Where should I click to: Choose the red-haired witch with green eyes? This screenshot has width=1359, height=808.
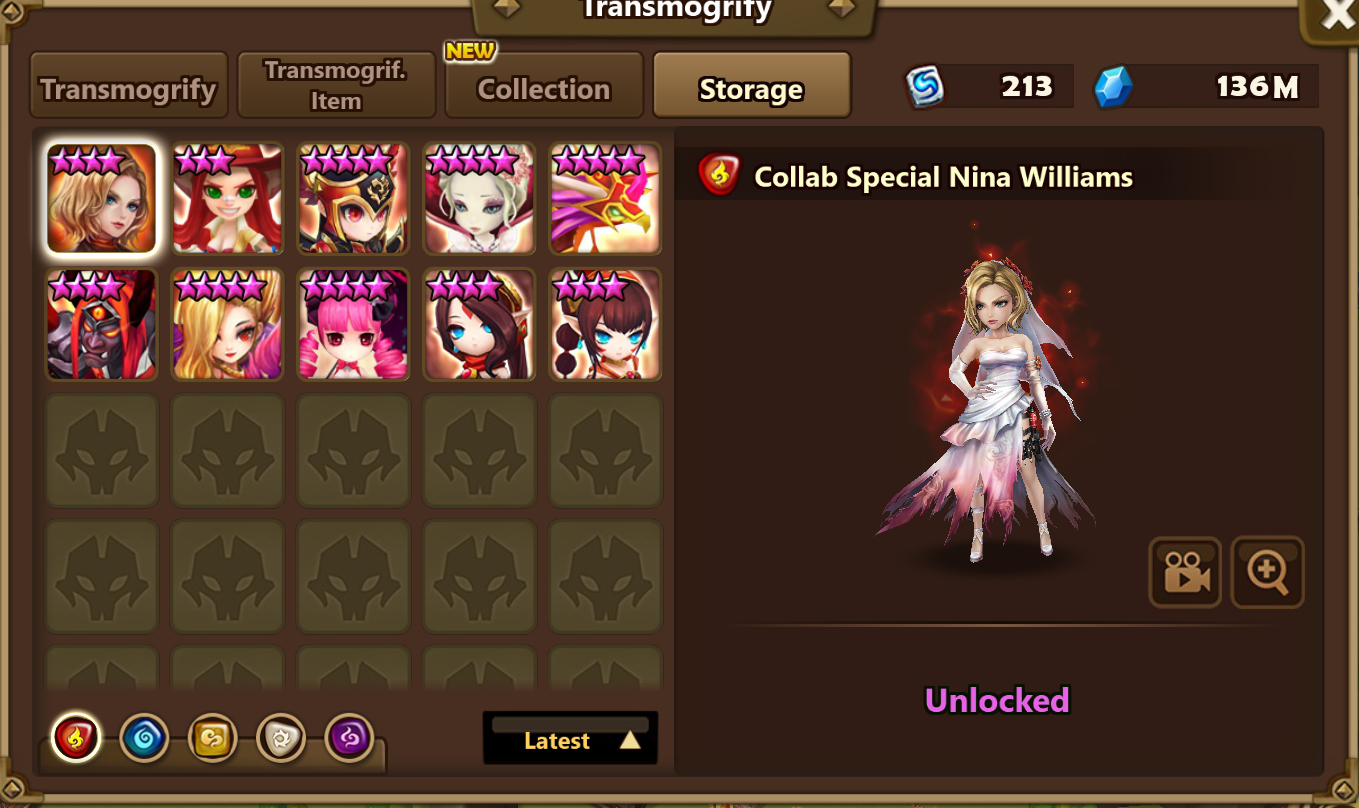click(x=228, y=198)
